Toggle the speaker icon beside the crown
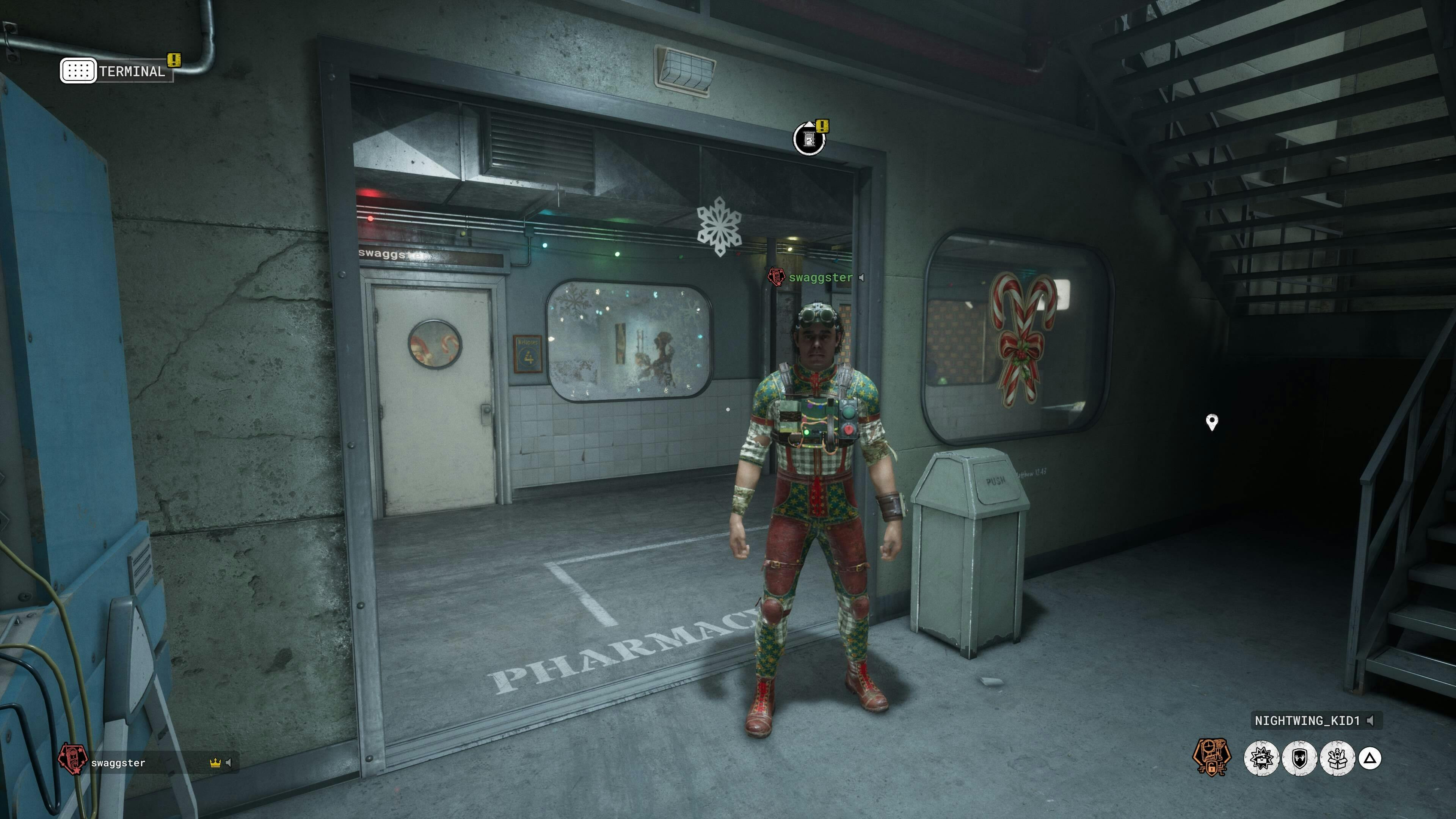1456x819 pixels. point(228,763)
